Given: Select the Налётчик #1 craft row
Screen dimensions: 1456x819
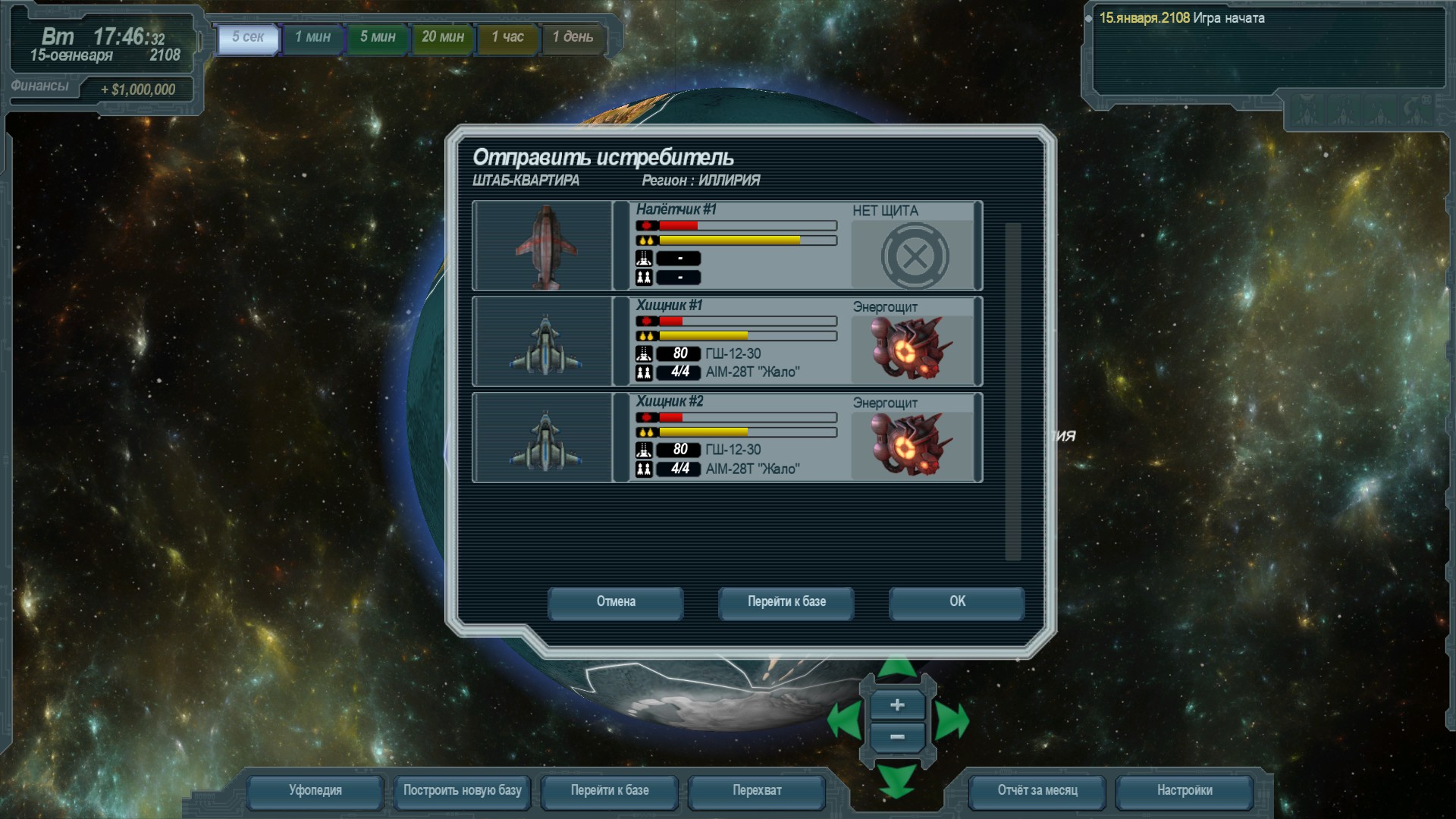Looking at the screenshot, I should point(726,246).
